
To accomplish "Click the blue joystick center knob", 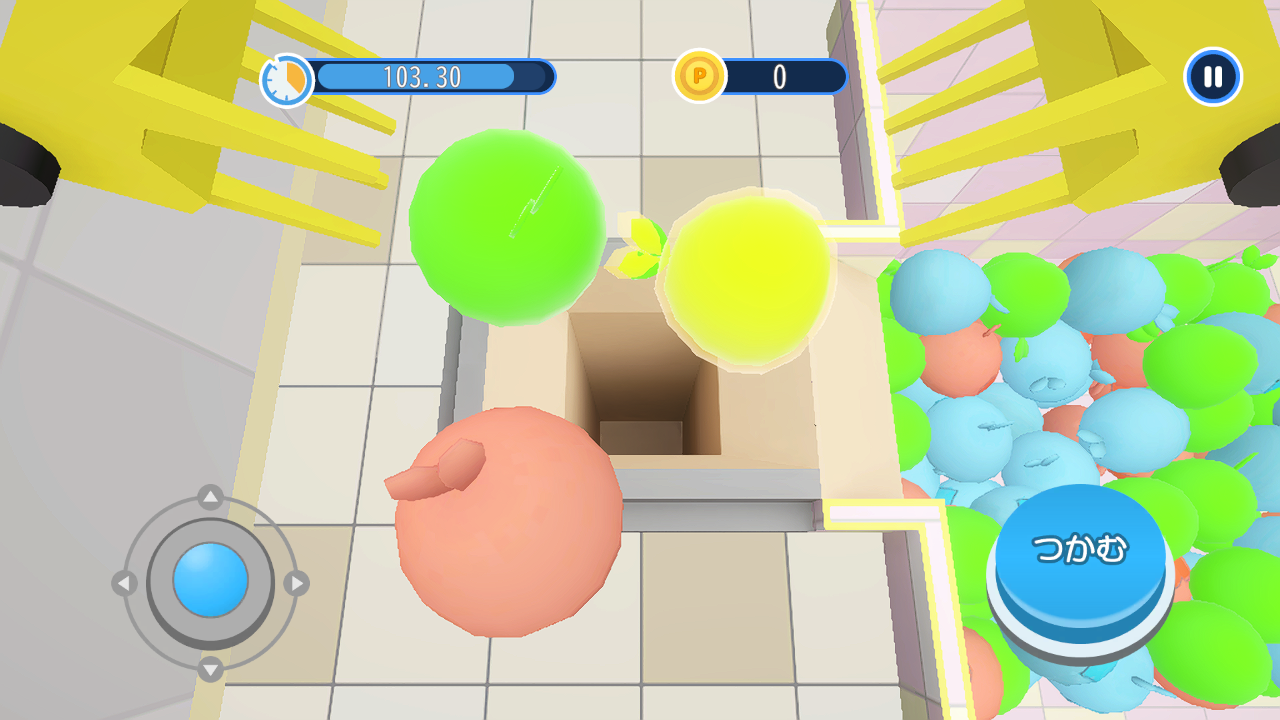I will tap(210, 580).
